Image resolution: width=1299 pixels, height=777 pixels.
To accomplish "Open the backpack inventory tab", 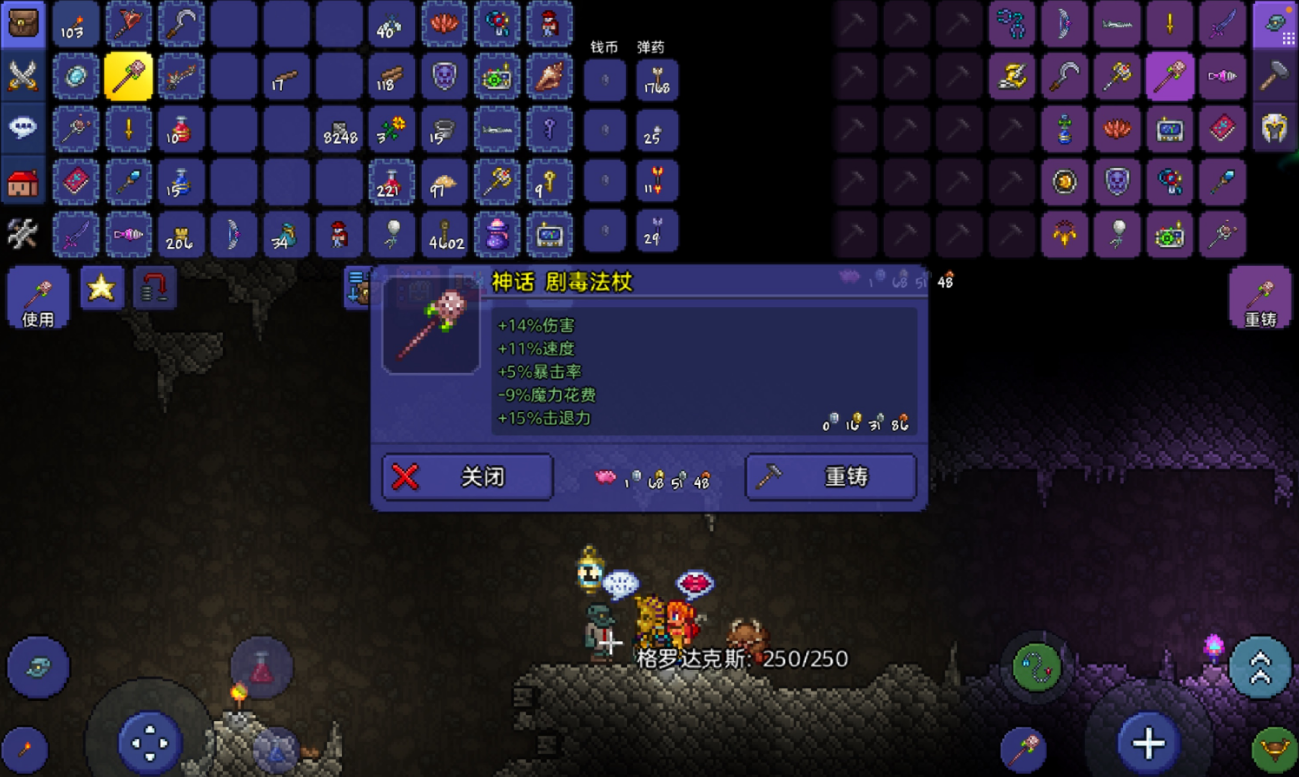I will (22, 24).
